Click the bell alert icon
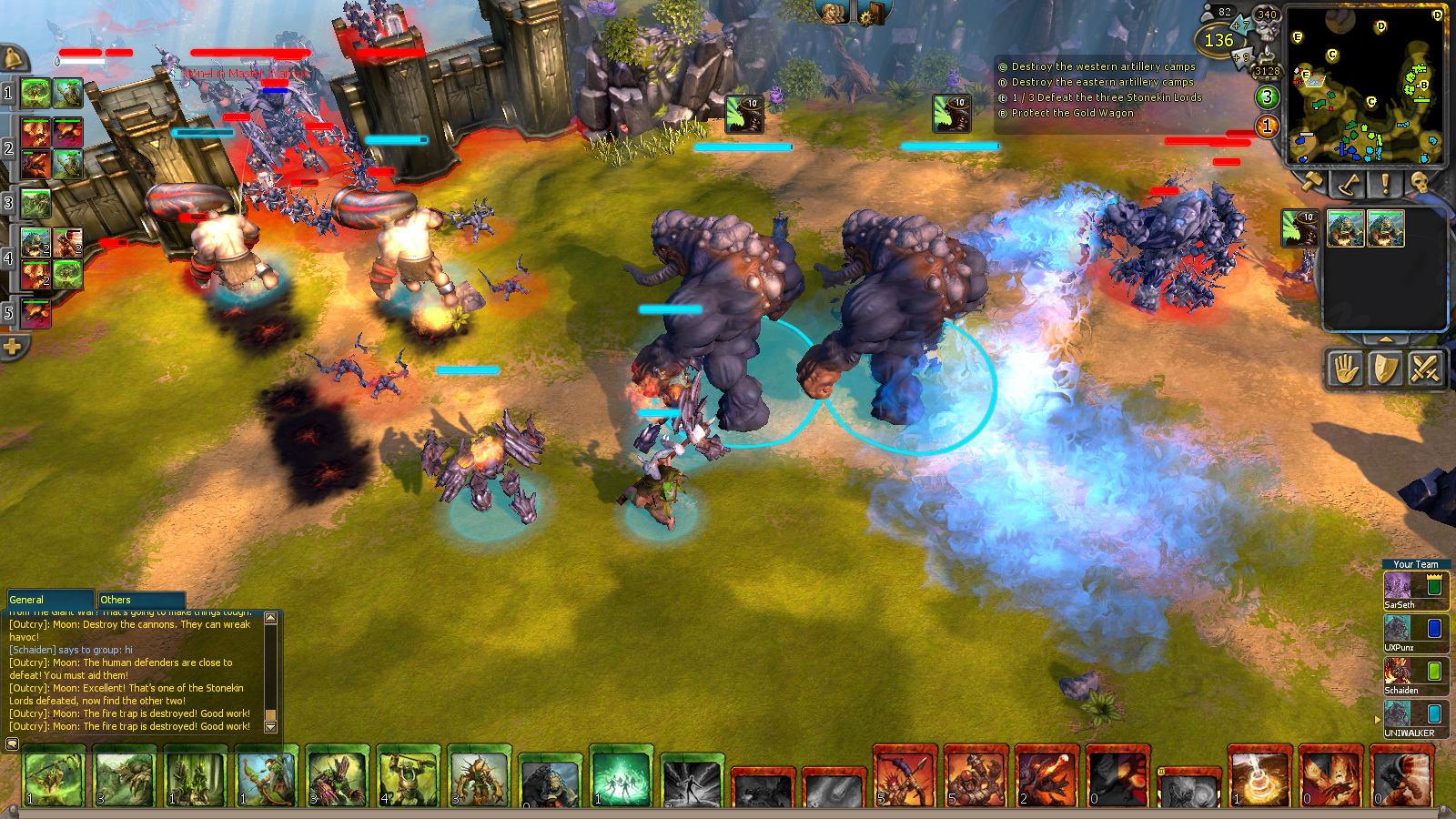This screenshot has width=1456, height=819. click(x=14, y=60)
